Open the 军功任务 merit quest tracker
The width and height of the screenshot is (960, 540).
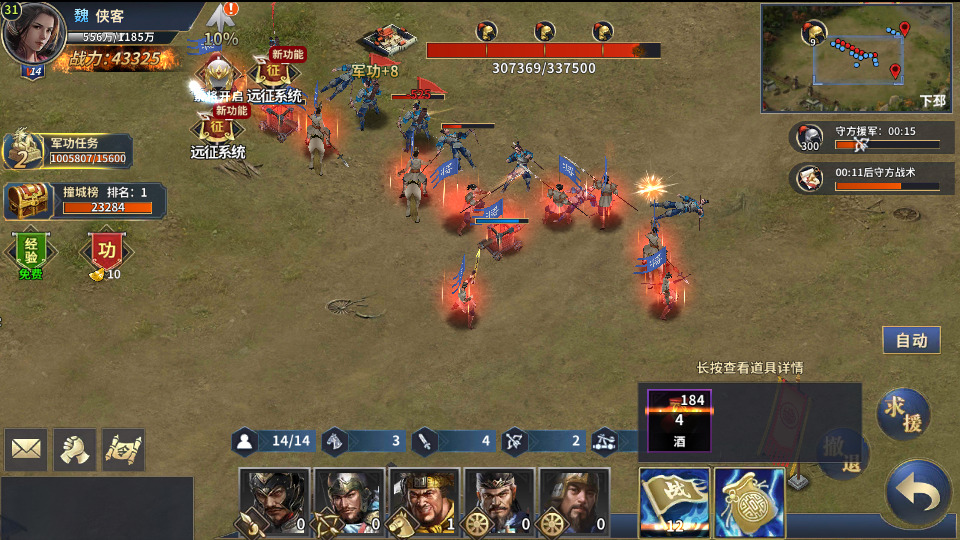coord(68,151)
